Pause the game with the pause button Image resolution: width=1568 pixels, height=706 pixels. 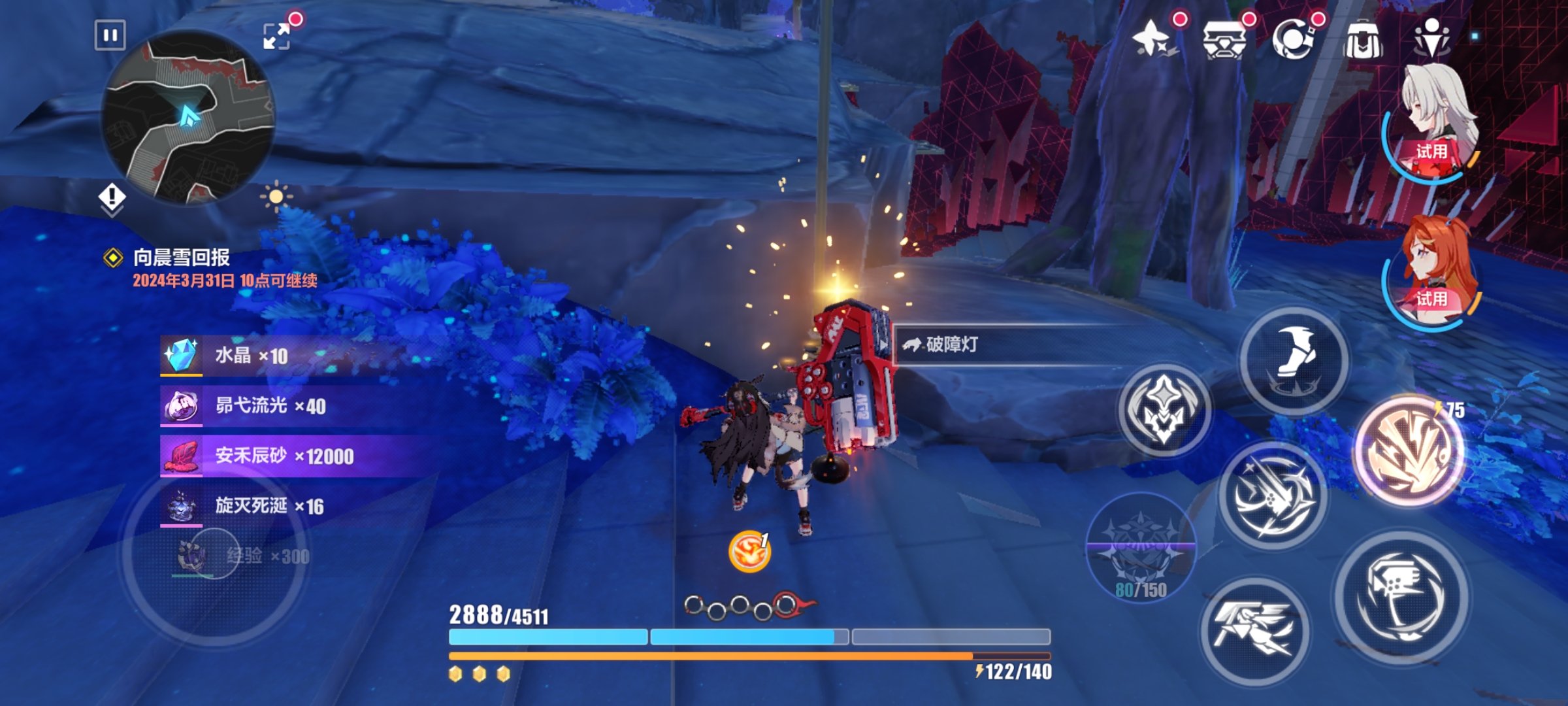(110, 35)
